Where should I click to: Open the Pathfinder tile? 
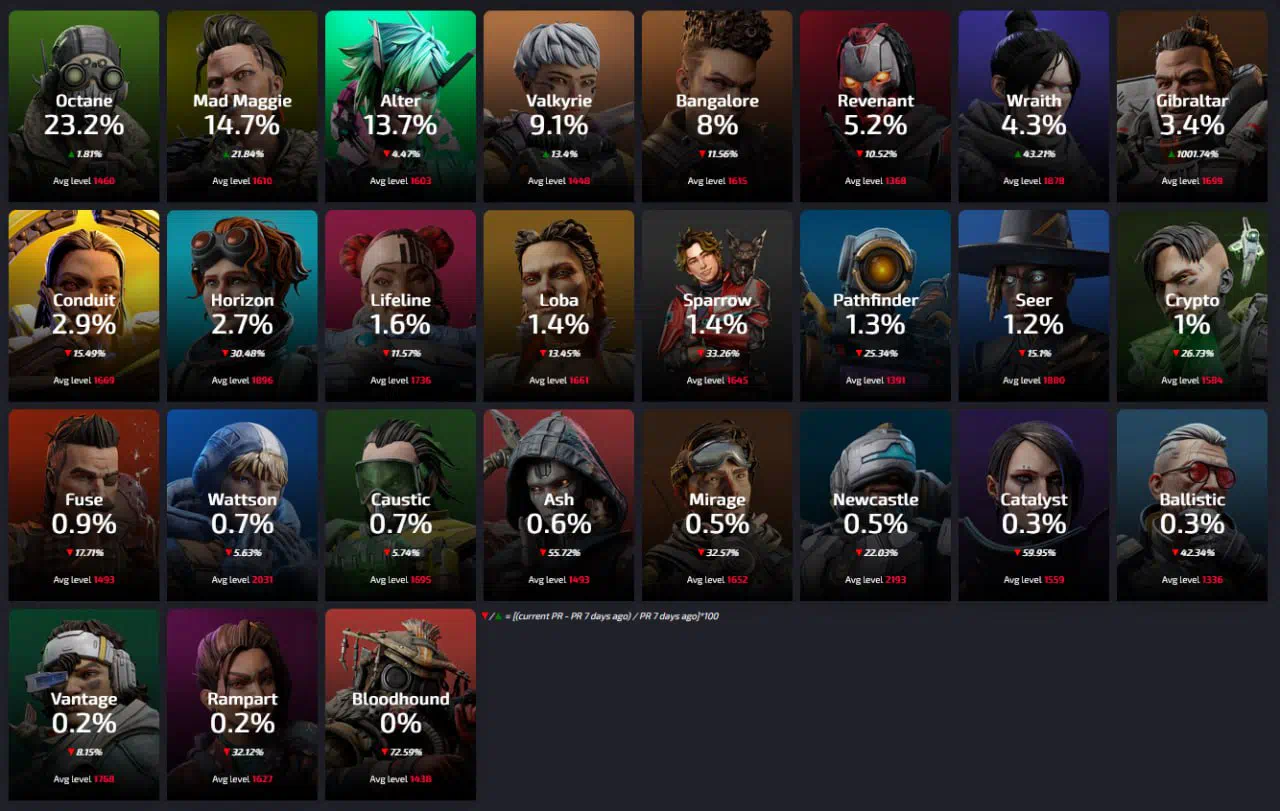pyautogui.click(x=875, y=305)
